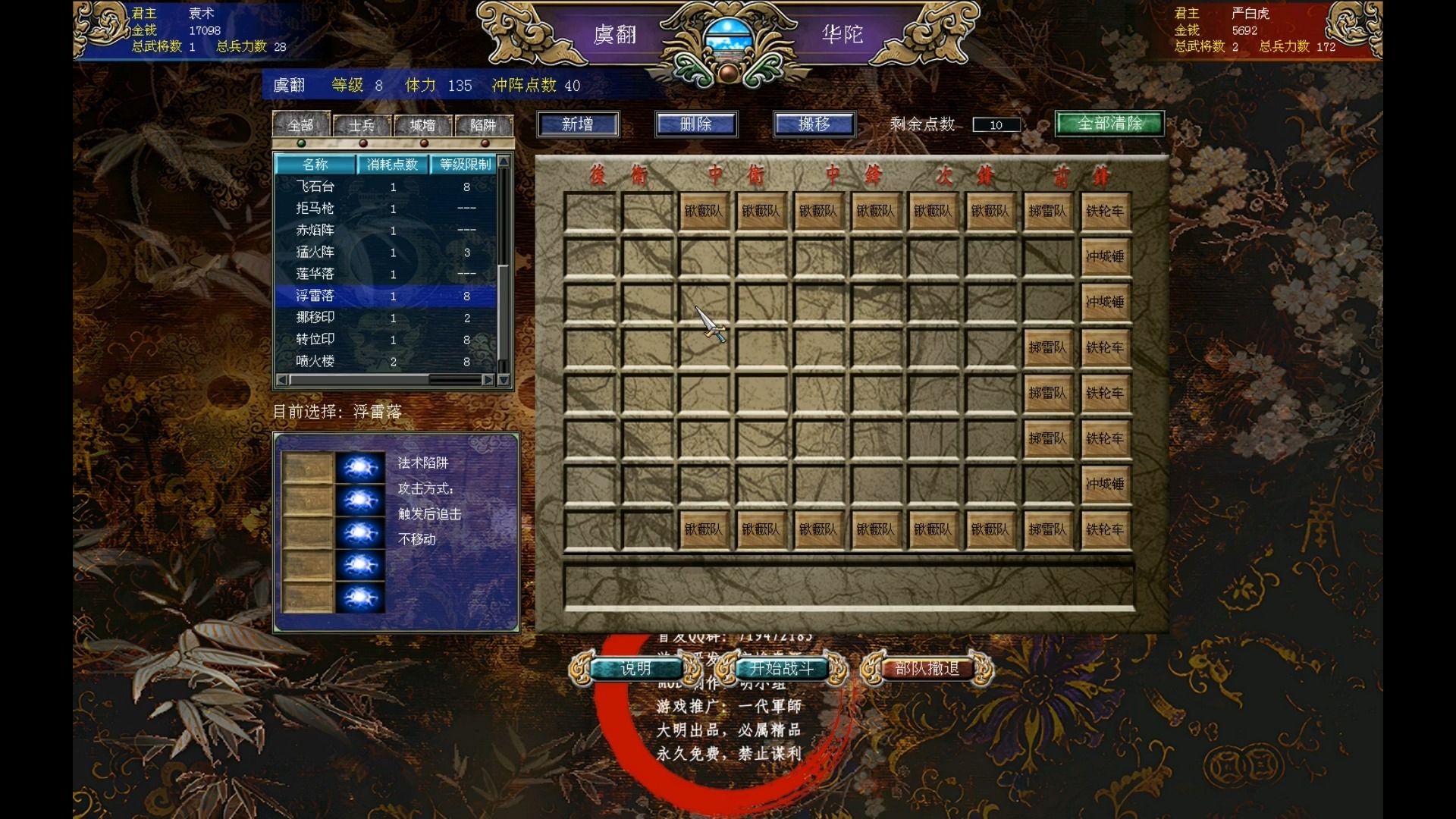
Task: Switch to the 城墙 tab
Action: pos(423,126)
